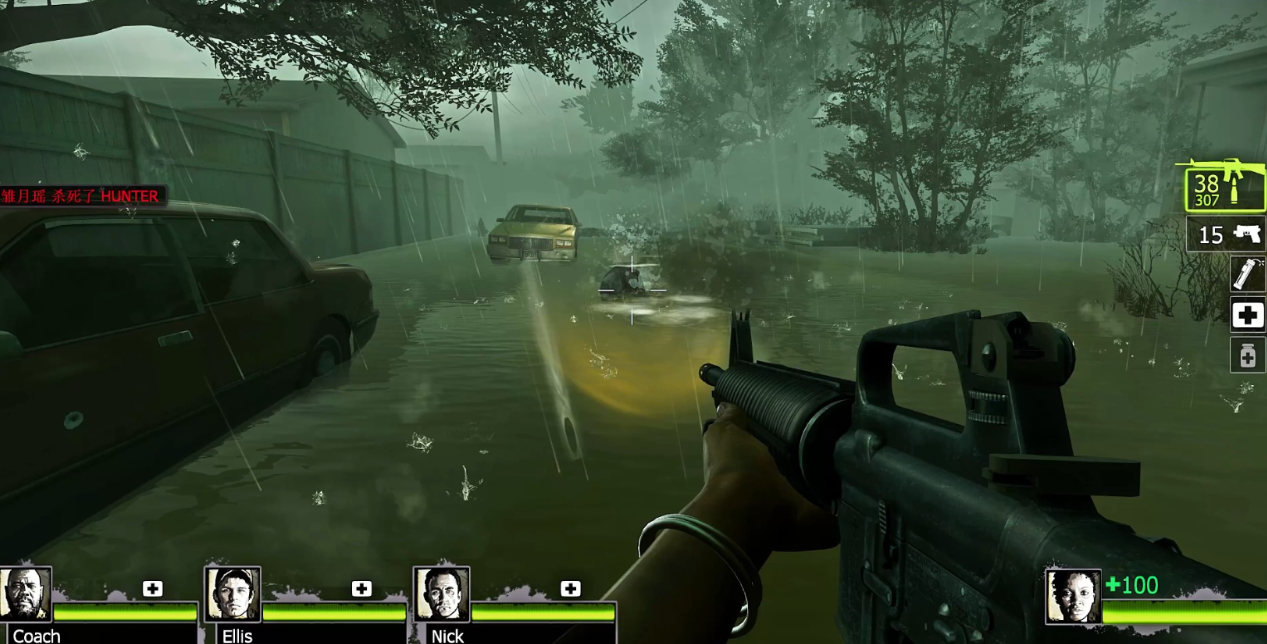Screen dimensions: 1267x644
Task: Click the medkit icon above Nick's health
Action: [x=570, y=588]
